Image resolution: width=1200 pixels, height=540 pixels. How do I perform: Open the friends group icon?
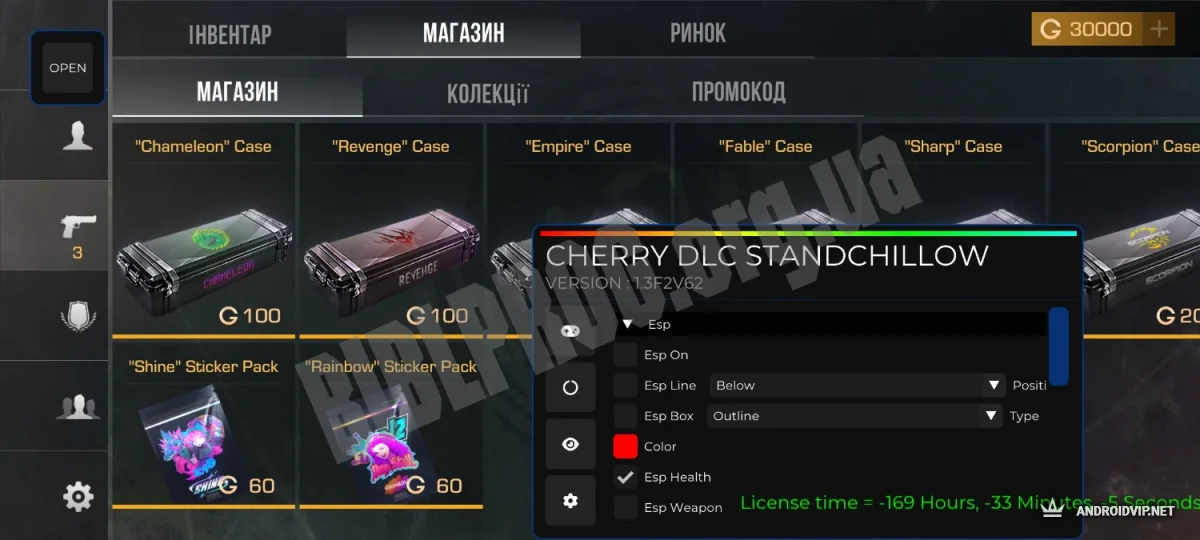(77, 406)
